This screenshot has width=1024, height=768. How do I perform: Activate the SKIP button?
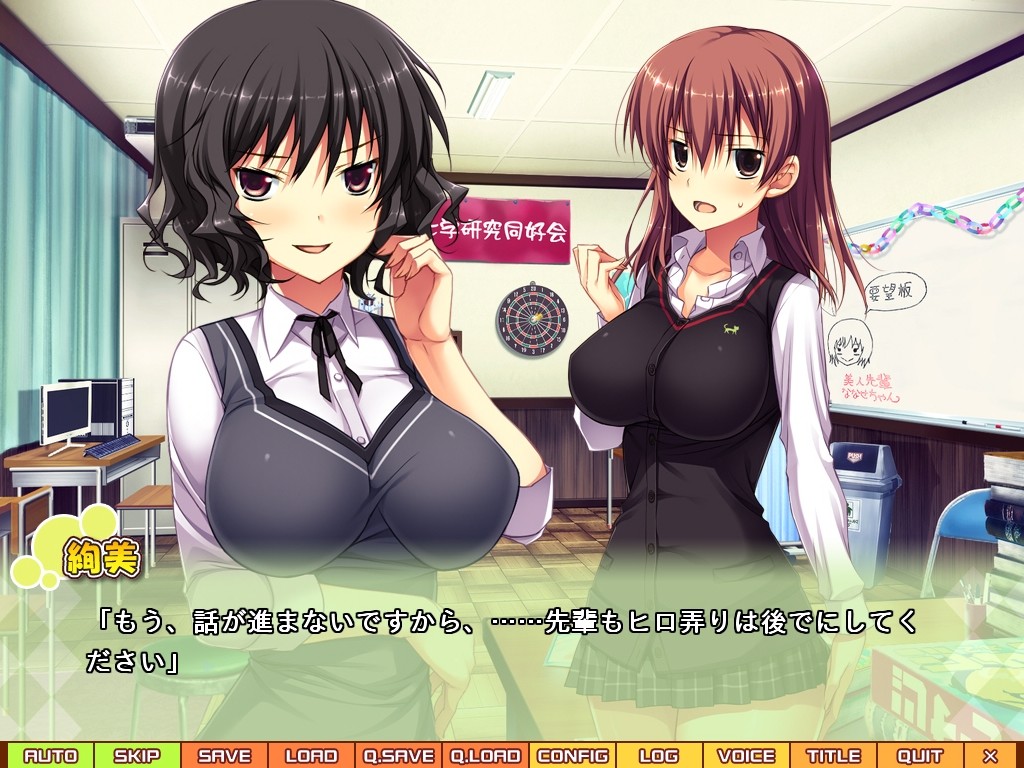tap(137, 756)
